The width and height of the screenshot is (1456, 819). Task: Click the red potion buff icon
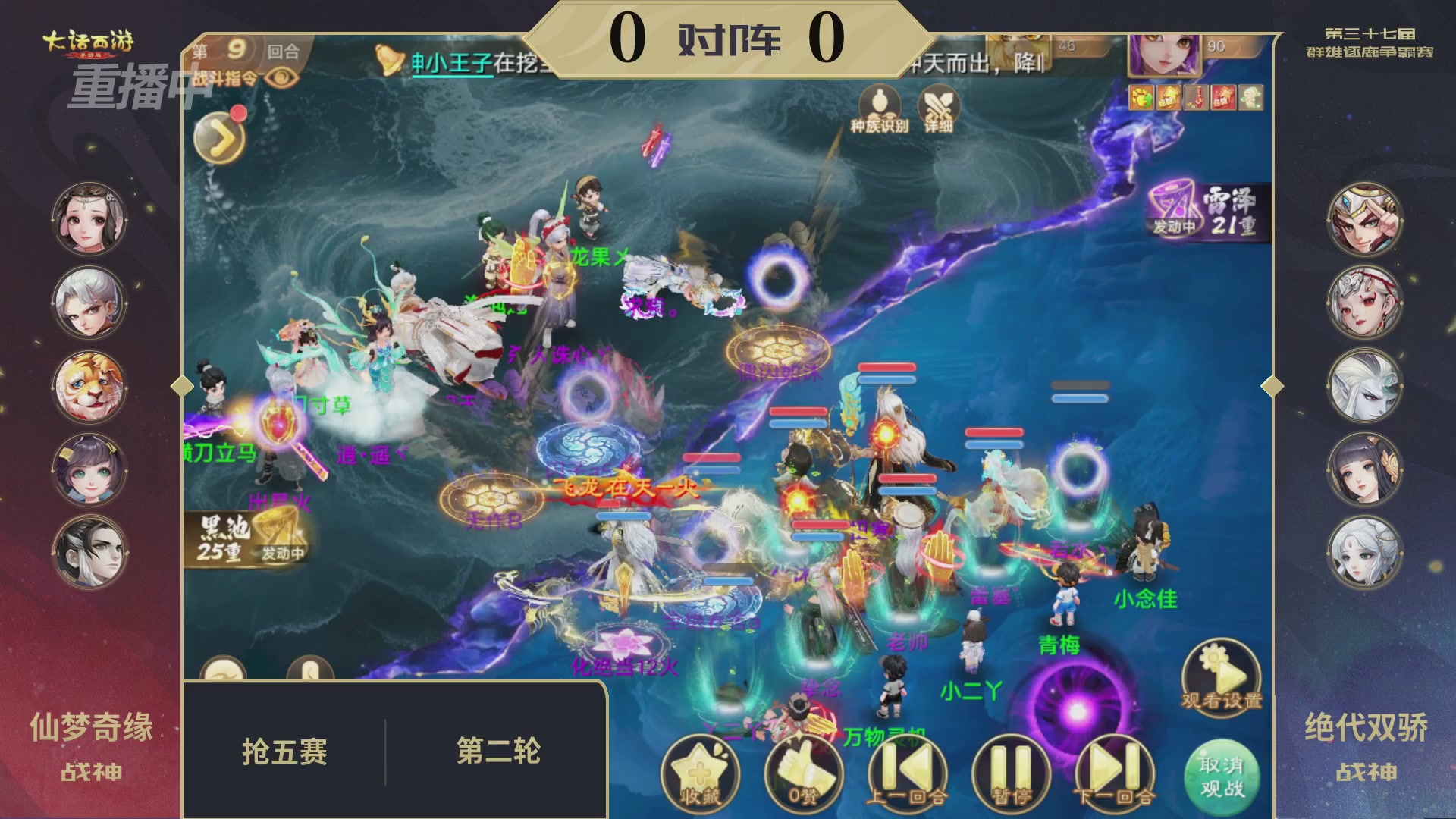(1196, 99)
